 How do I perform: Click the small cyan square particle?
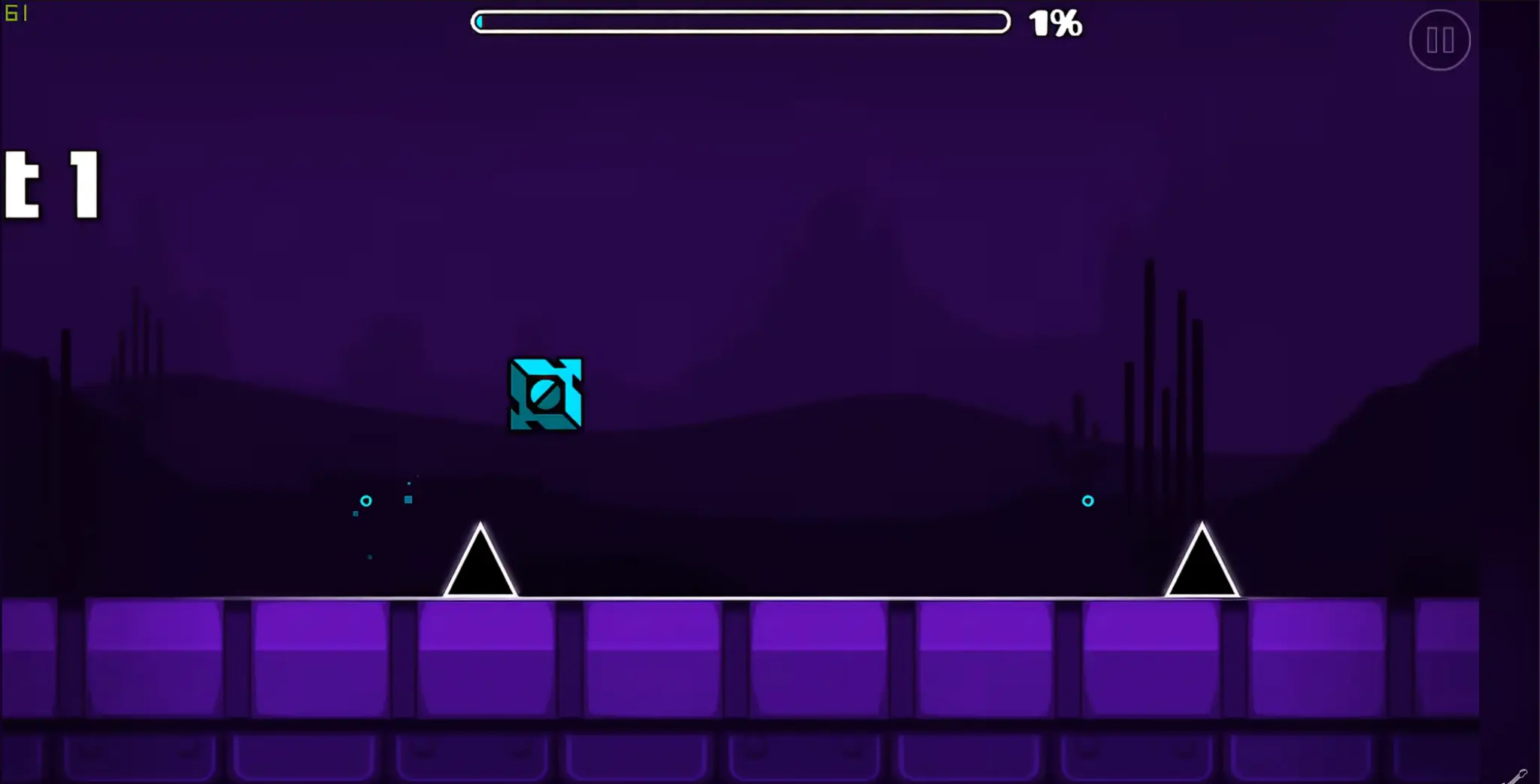point(408,500)
